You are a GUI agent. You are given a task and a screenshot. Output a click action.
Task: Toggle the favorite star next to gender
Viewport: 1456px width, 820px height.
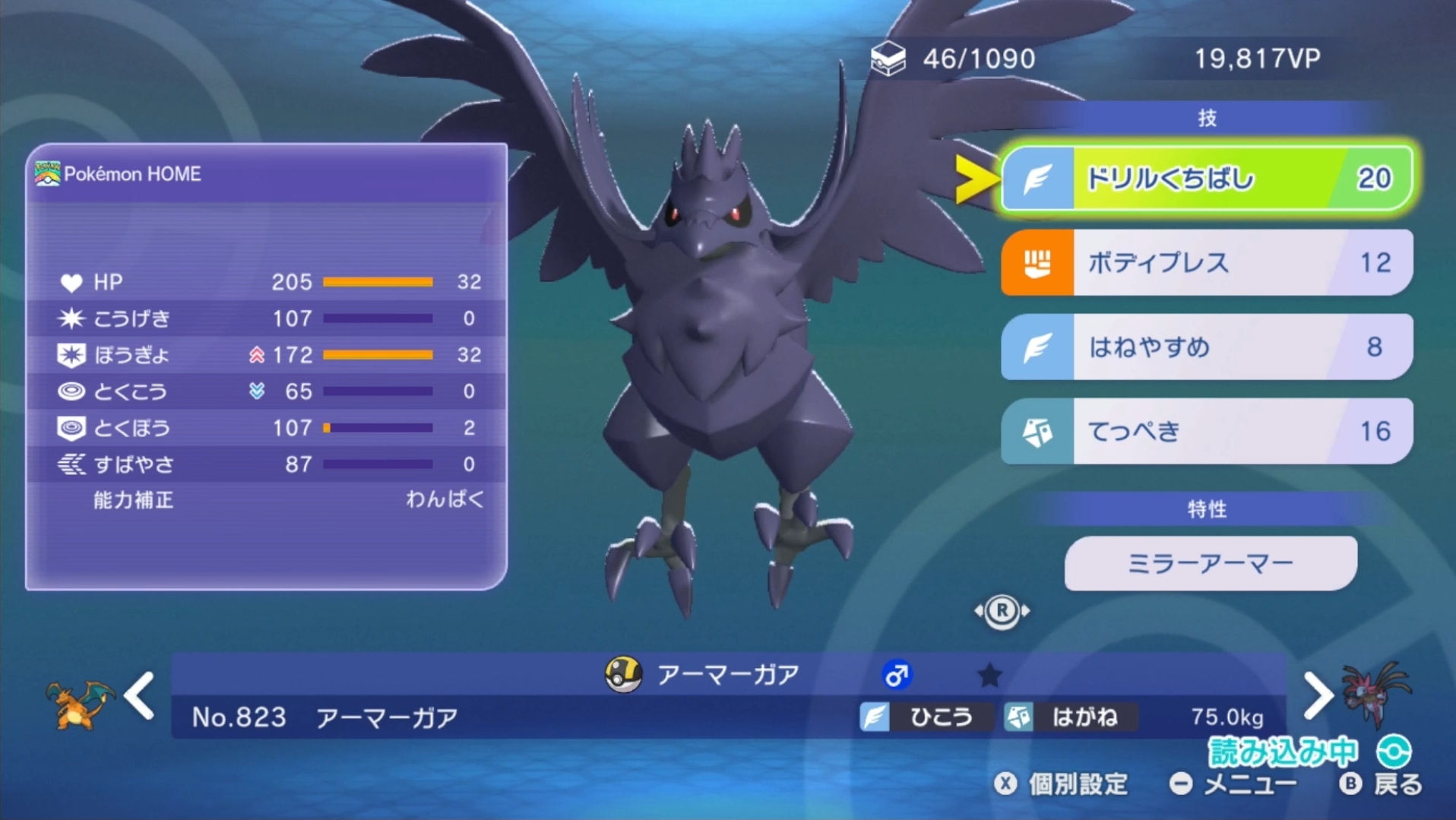989,675
